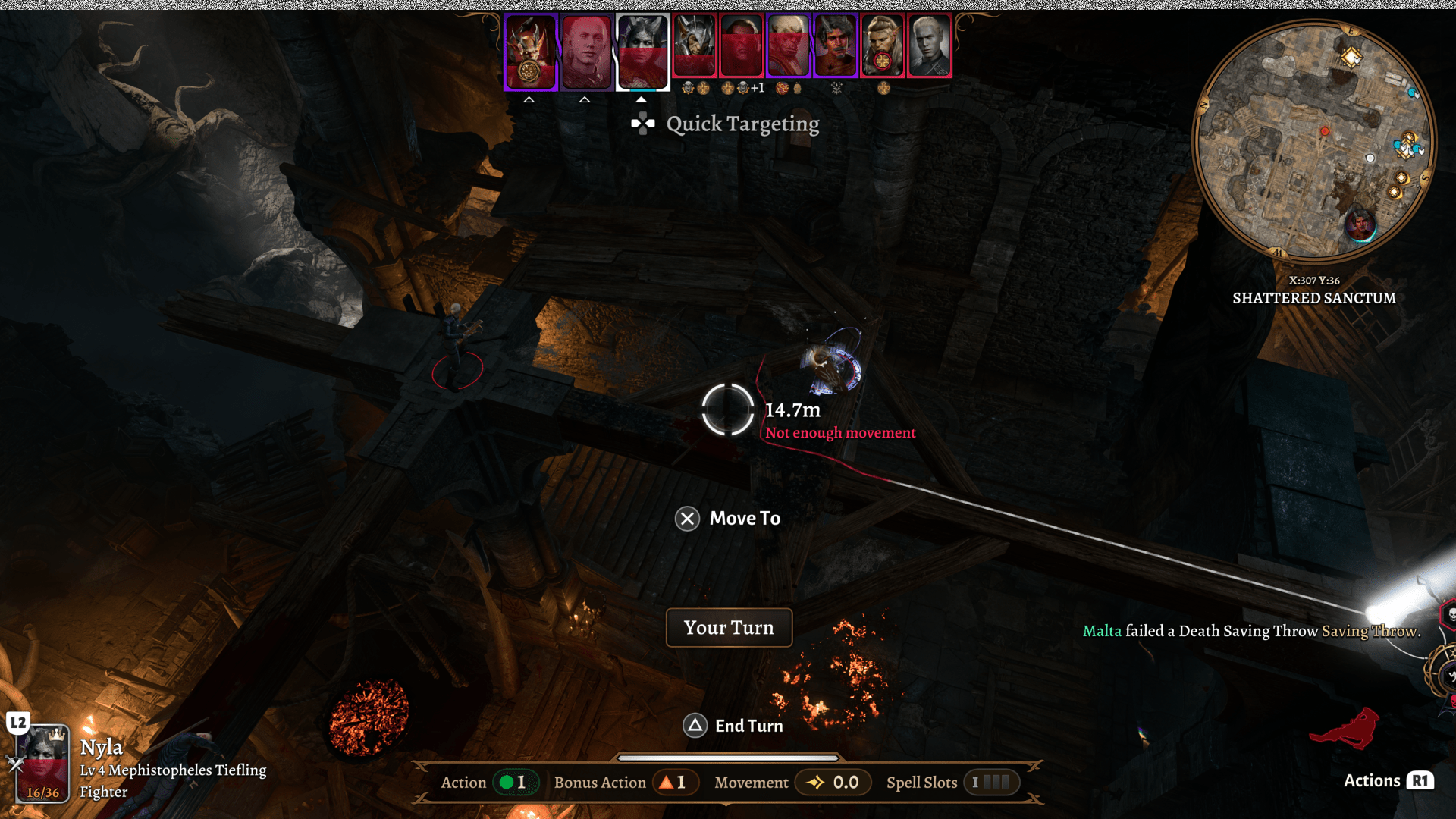Open the Shattered Sanctum minimap

1314,140
